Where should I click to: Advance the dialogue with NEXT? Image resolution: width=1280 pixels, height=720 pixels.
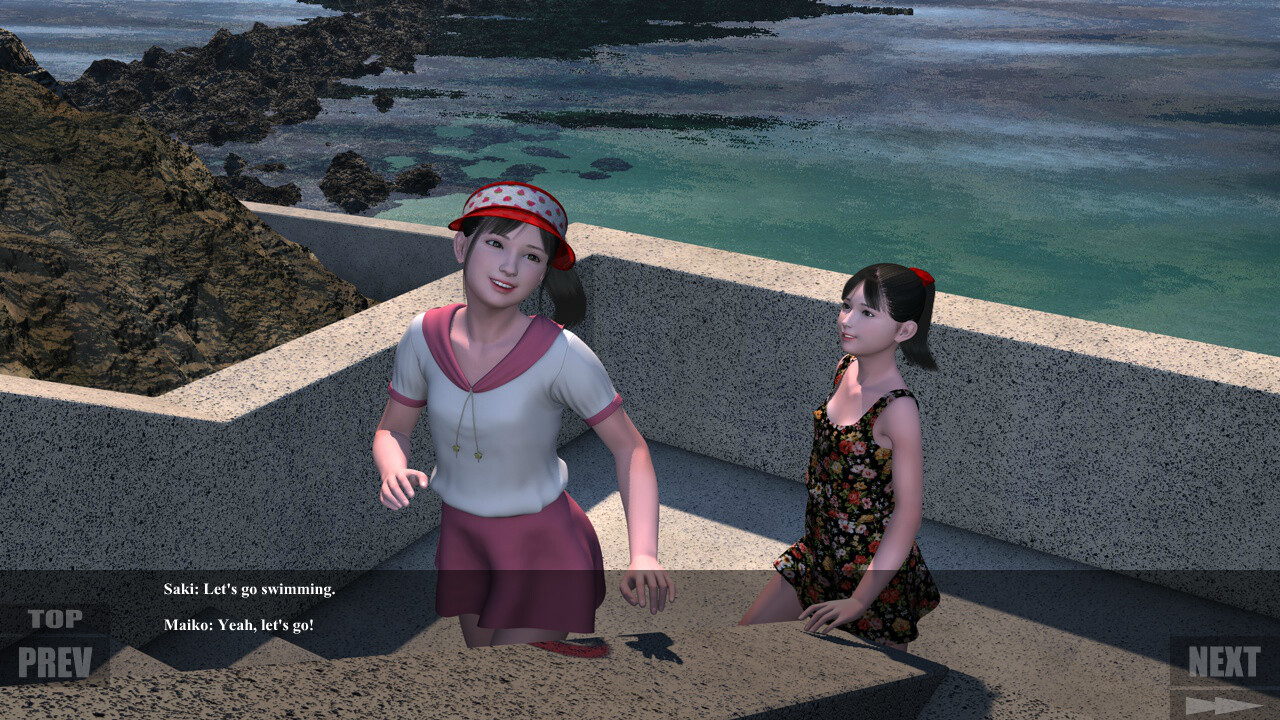(1224, 661)
